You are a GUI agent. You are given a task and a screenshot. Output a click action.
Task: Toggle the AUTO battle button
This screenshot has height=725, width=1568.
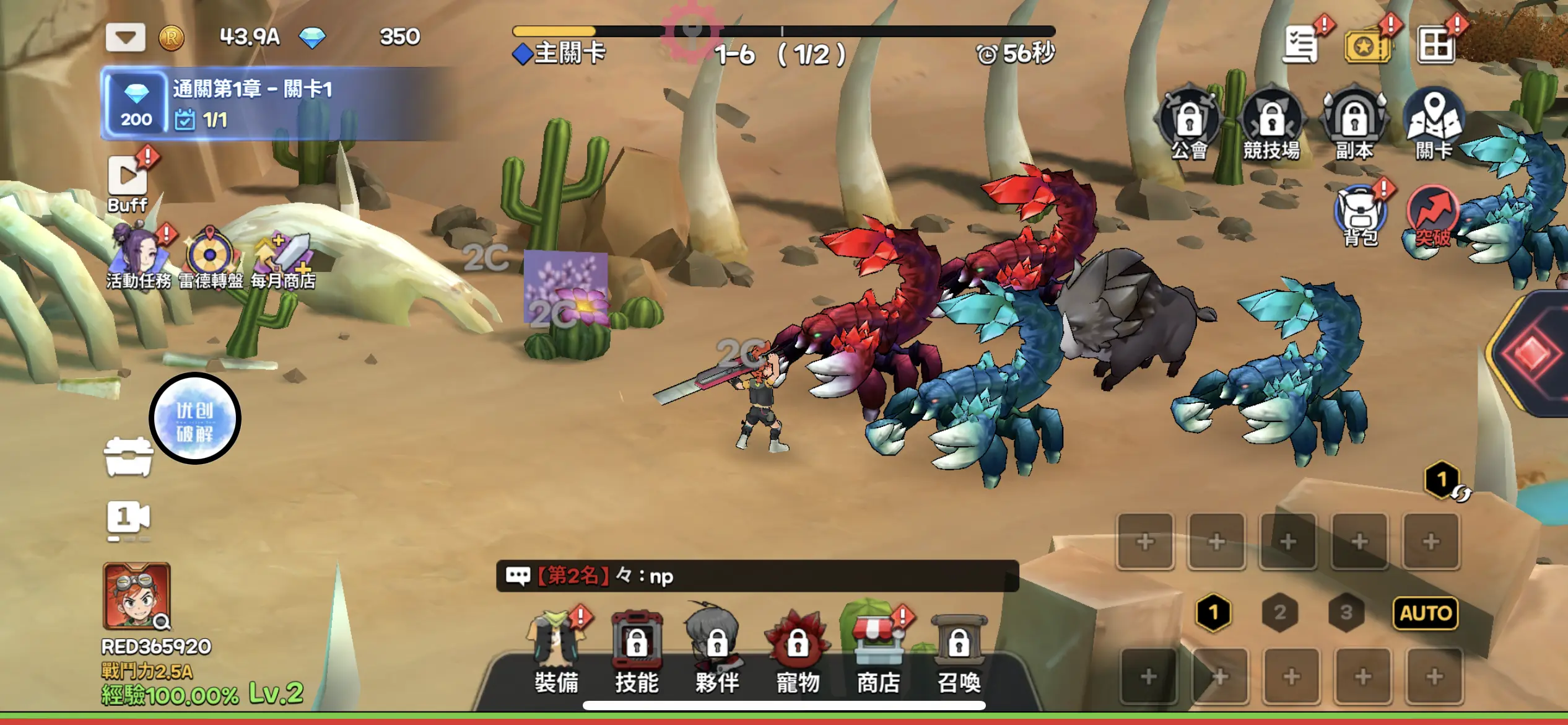tap(1426, 613)
